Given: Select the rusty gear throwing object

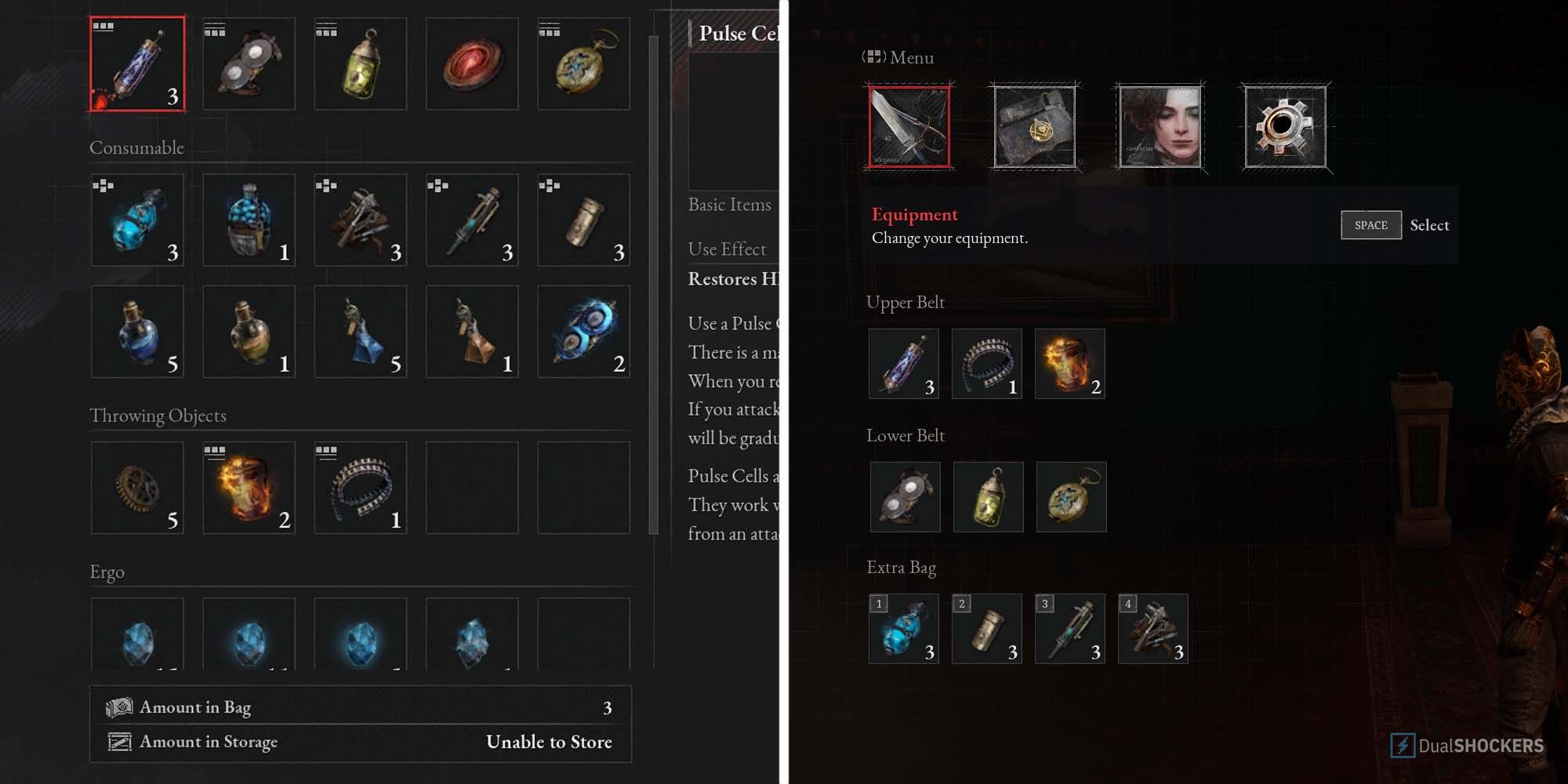Looking at the screenshot, I should [x=137, y=488].
